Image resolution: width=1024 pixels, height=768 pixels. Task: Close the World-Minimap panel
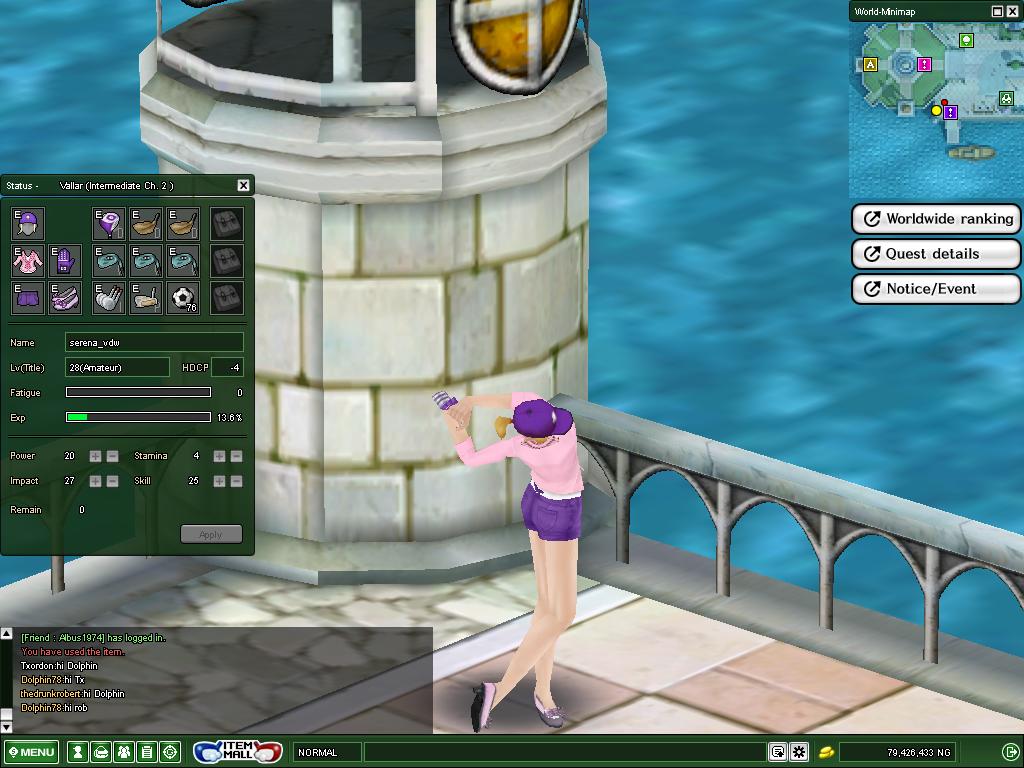1013,11
